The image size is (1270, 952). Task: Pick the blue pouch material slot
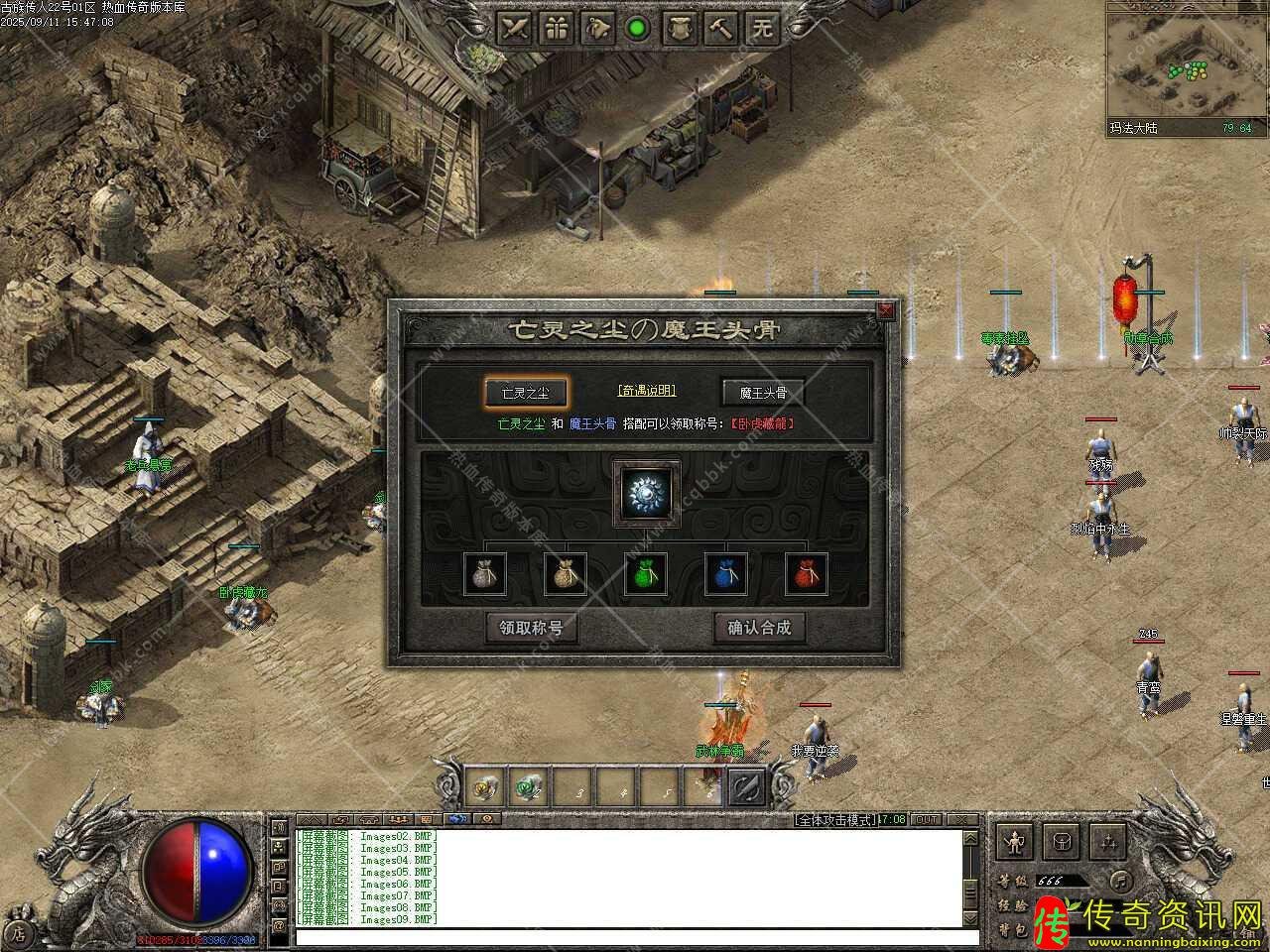click(x=726, y=574)
